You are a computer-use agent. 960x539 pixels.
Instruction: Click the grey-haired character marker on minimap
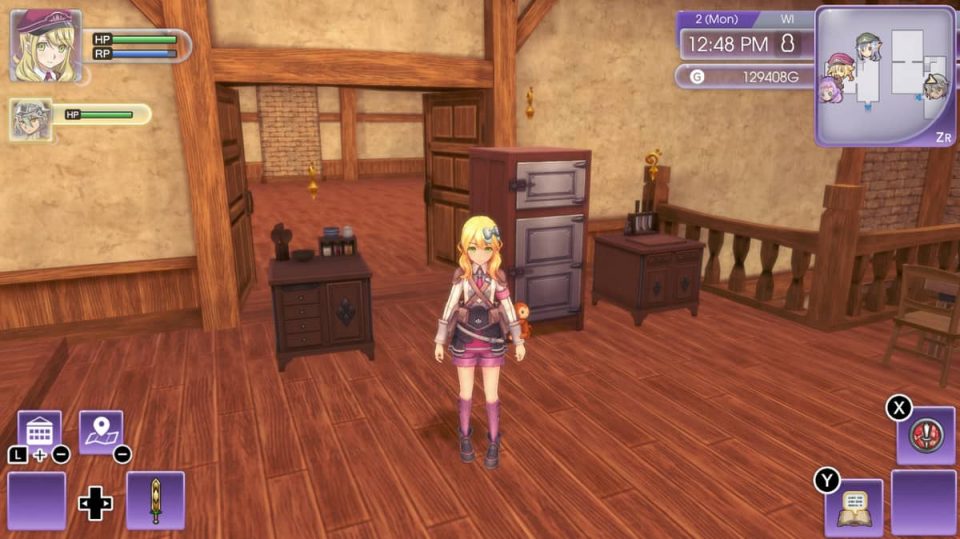tap(936, 86)
